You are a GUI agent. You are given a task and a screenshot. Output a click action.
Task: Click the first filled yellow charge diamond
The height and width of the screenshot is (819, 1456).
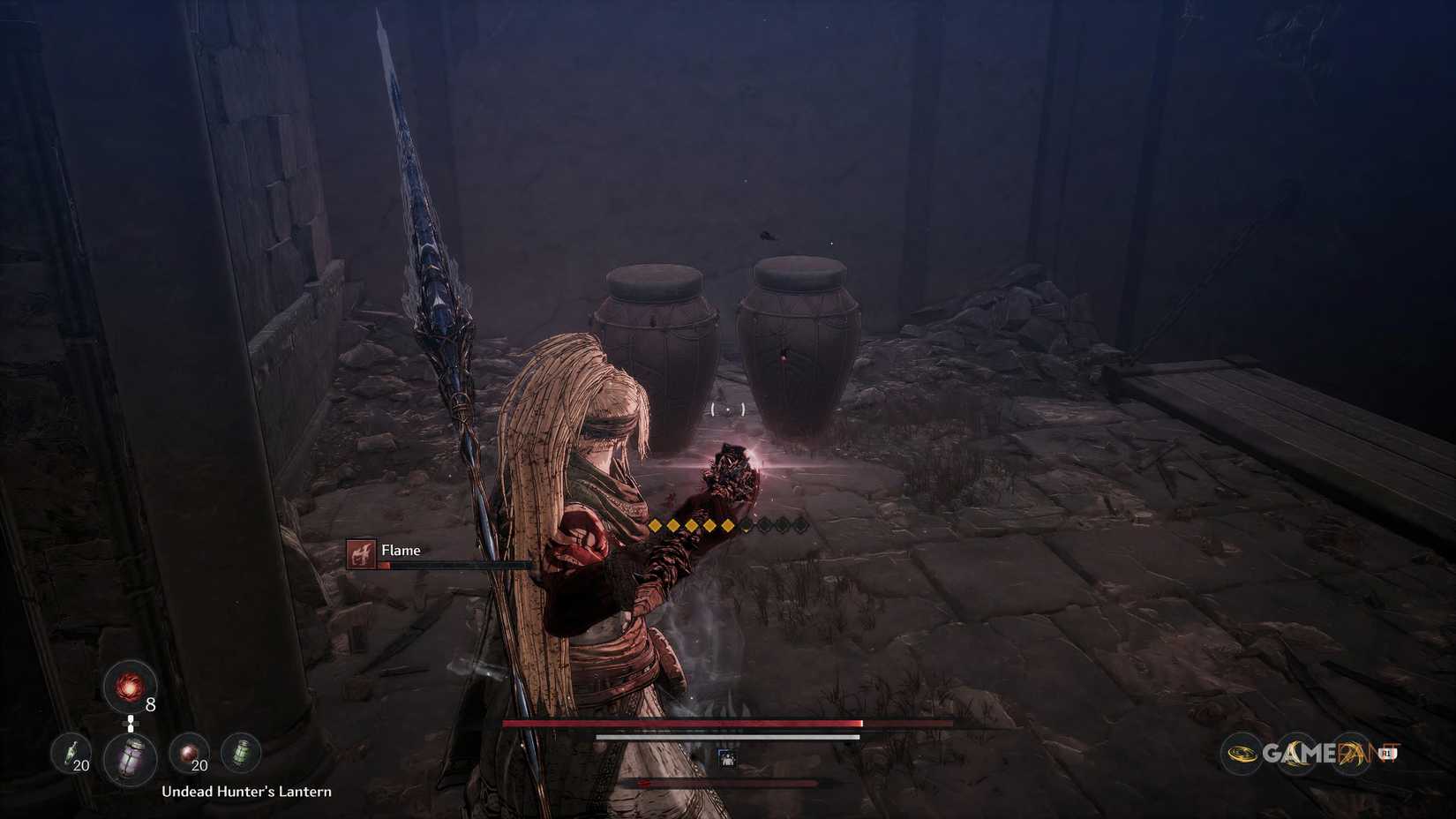[x=656, y=525]
